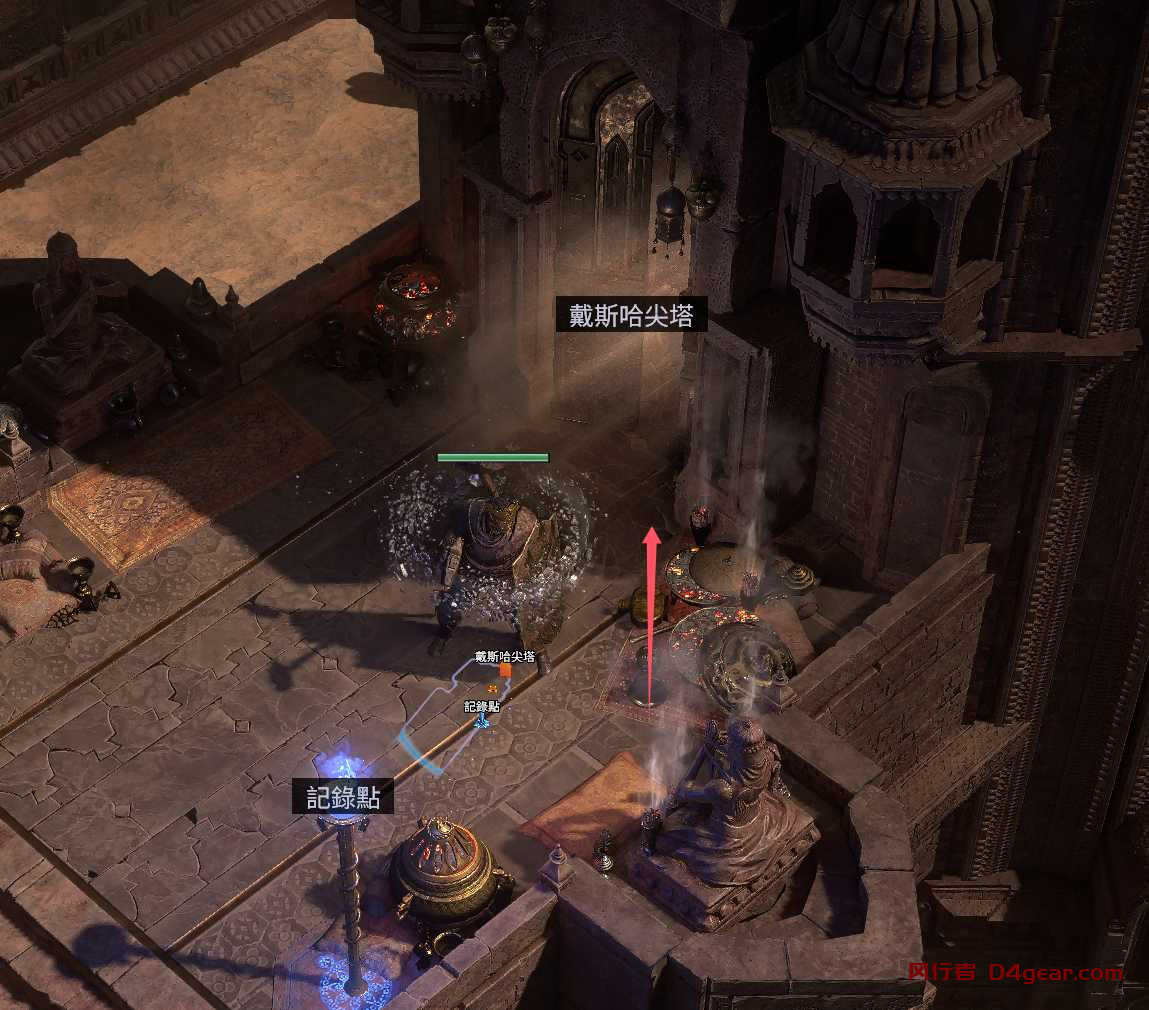Click the large 戴斯哈尖塔 area entrance label
This screenshot has width=1149, height=1010.
tap(631, 316)
